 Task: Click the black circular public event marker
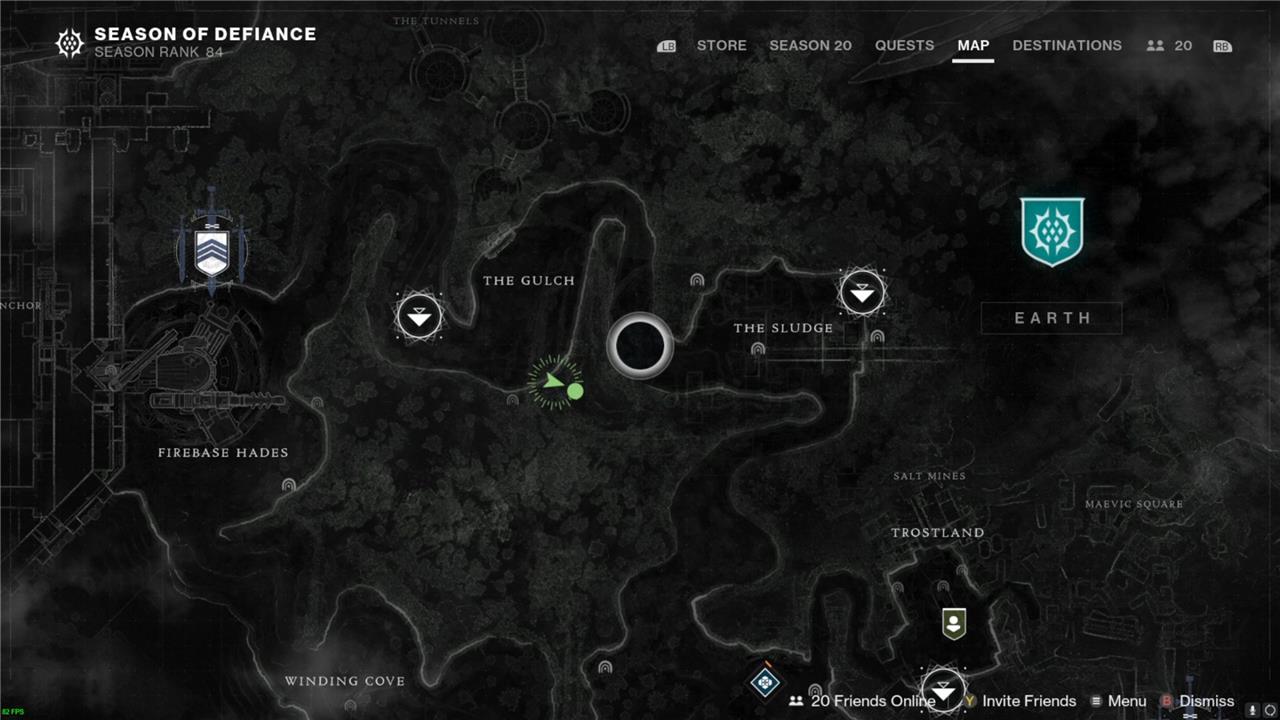pyautogui.click(x=640, y=345)
